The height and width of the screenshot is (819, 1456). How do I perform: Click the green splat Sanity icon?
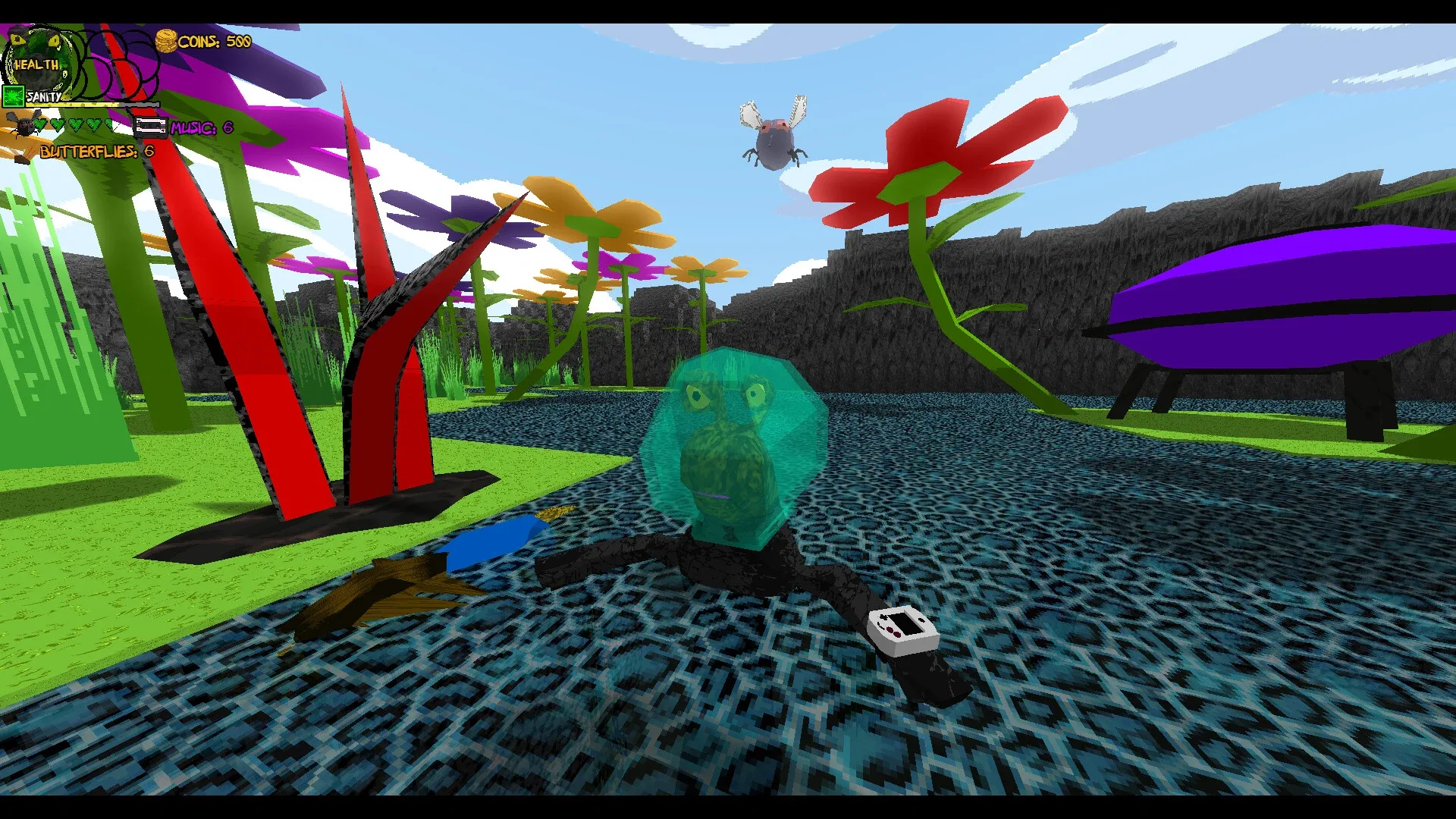[14, 96]
